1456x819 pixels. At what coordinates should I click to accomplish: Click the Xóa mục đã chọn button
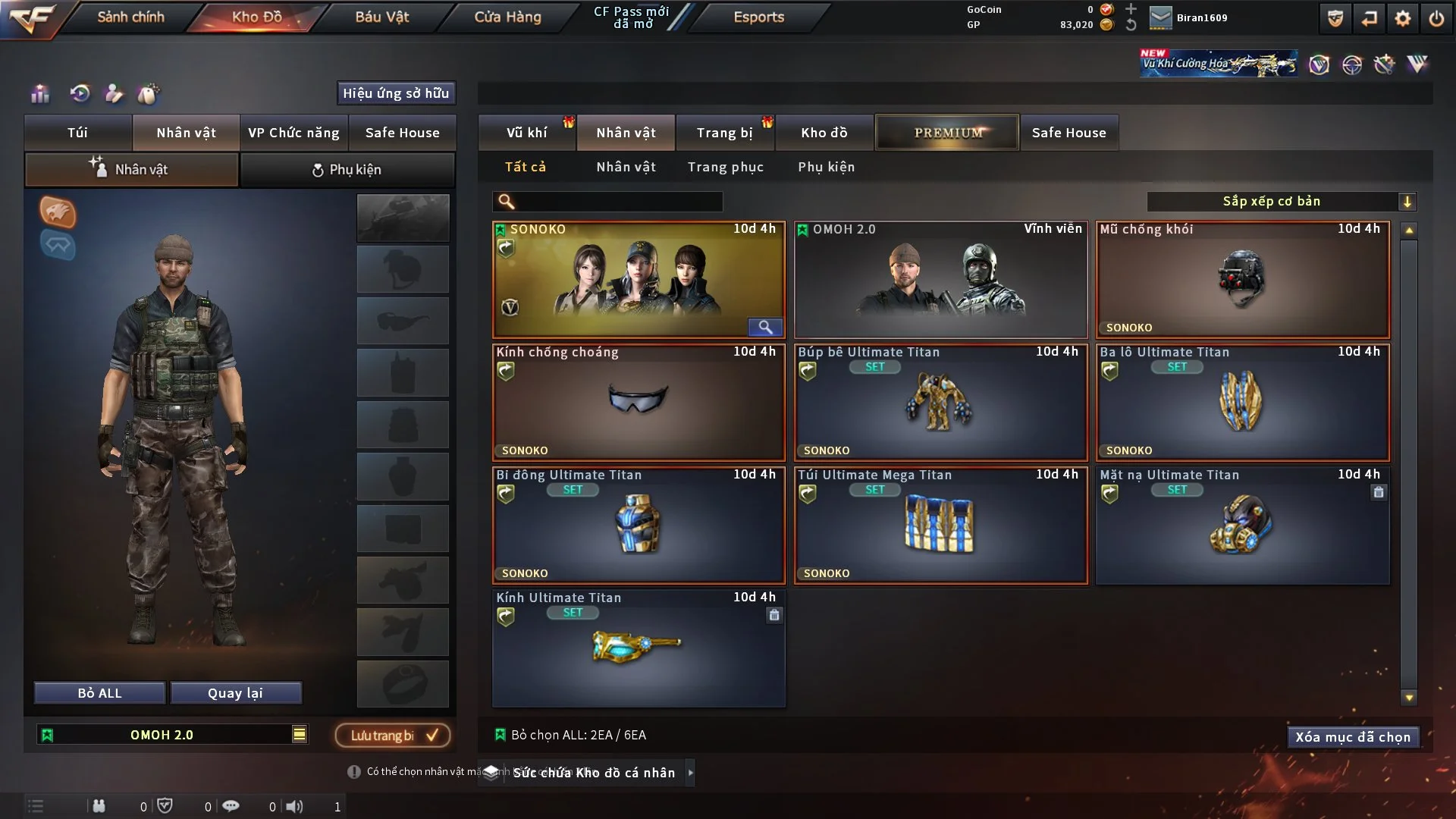1353,736
